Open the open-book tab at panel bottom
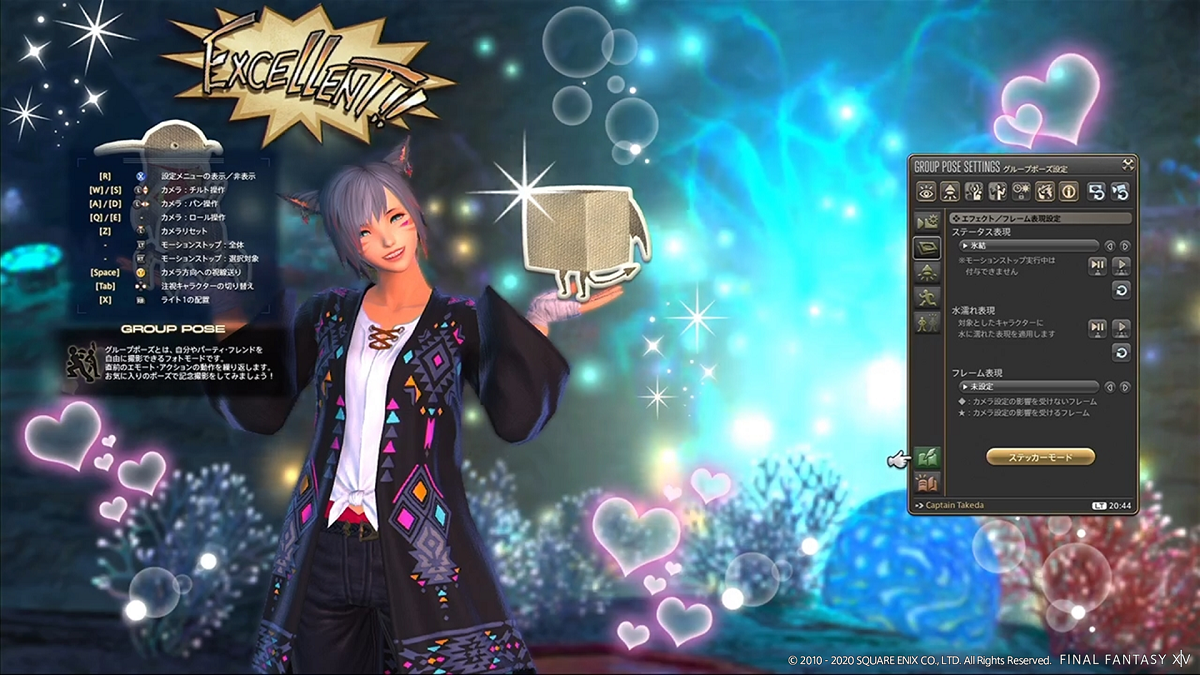 pos(927,485)
